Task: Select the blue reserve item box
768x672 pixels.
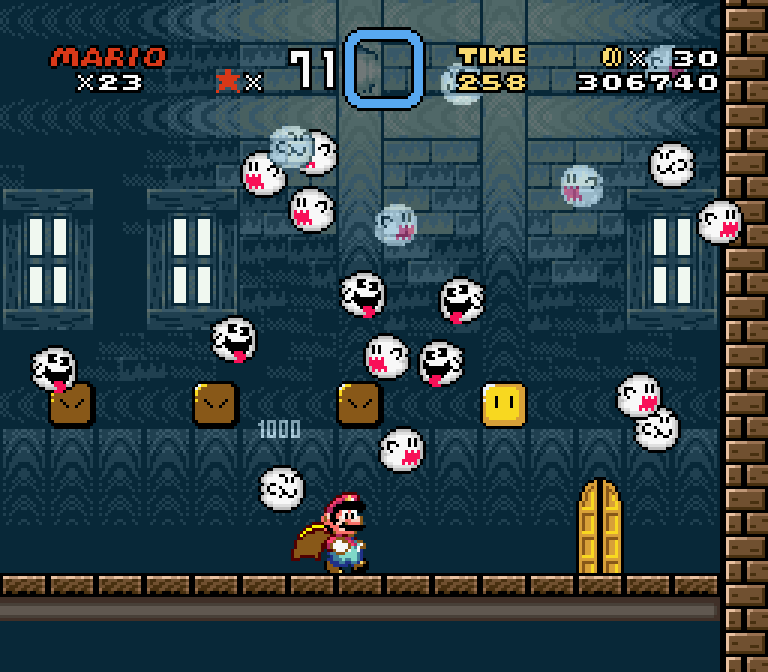Action: 384,68
